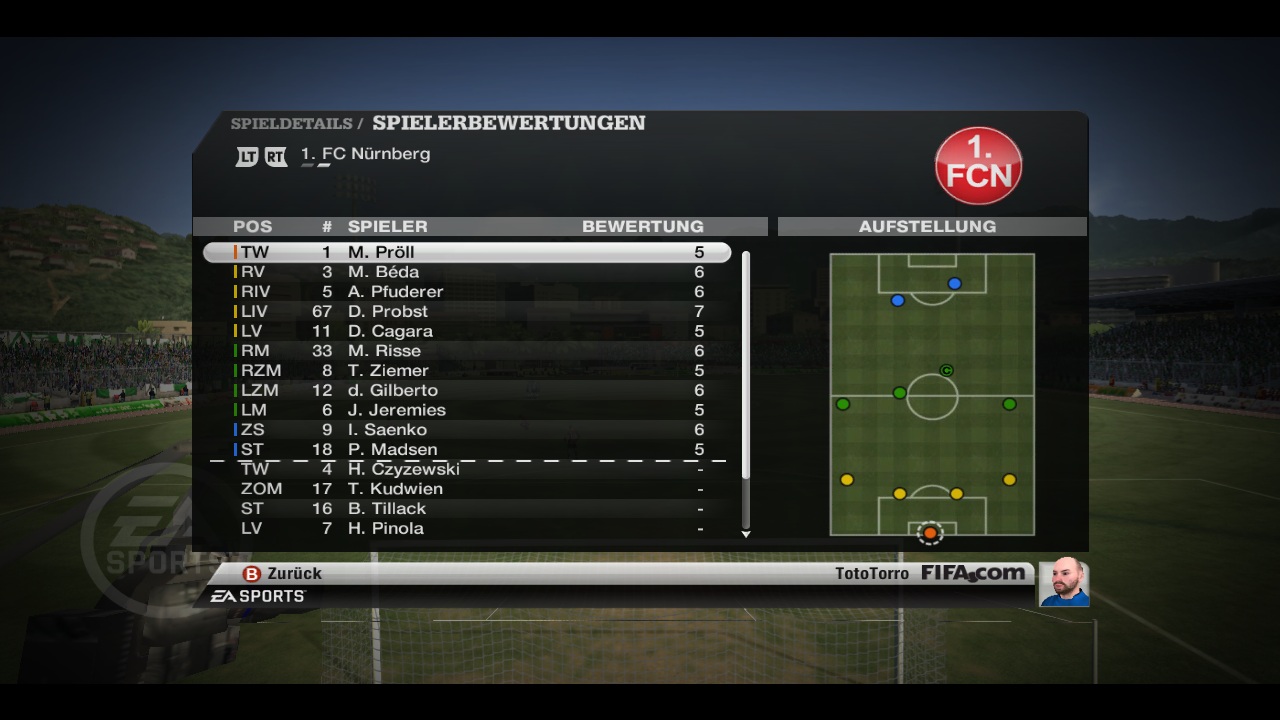Screen dimensions: 1280x720
Task: Select M. Béda player row
Action: 467,272
